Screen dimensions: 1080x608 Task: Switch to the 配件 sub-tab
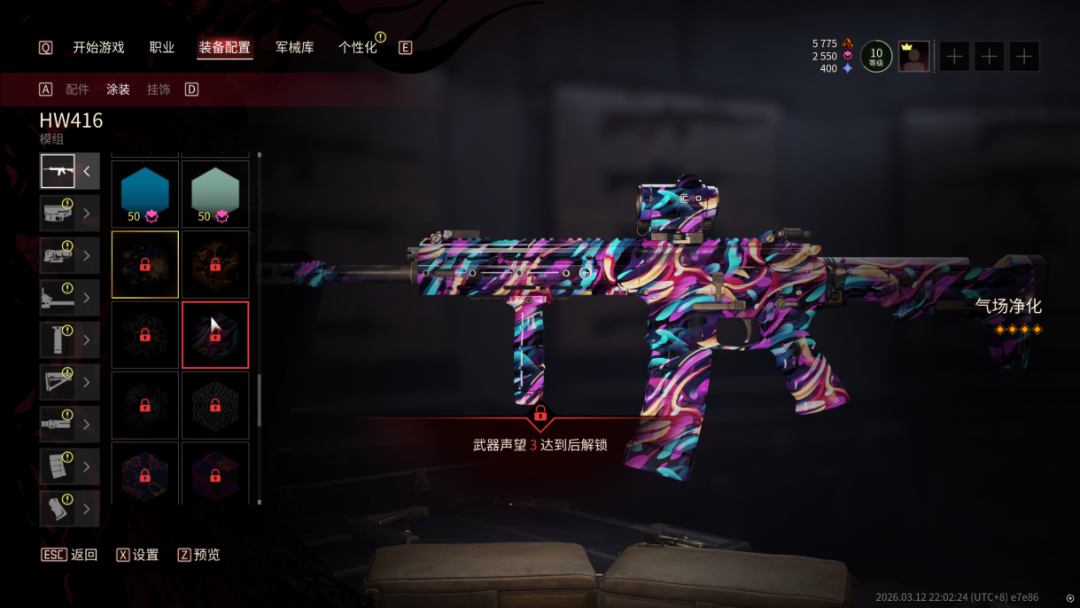77,89
